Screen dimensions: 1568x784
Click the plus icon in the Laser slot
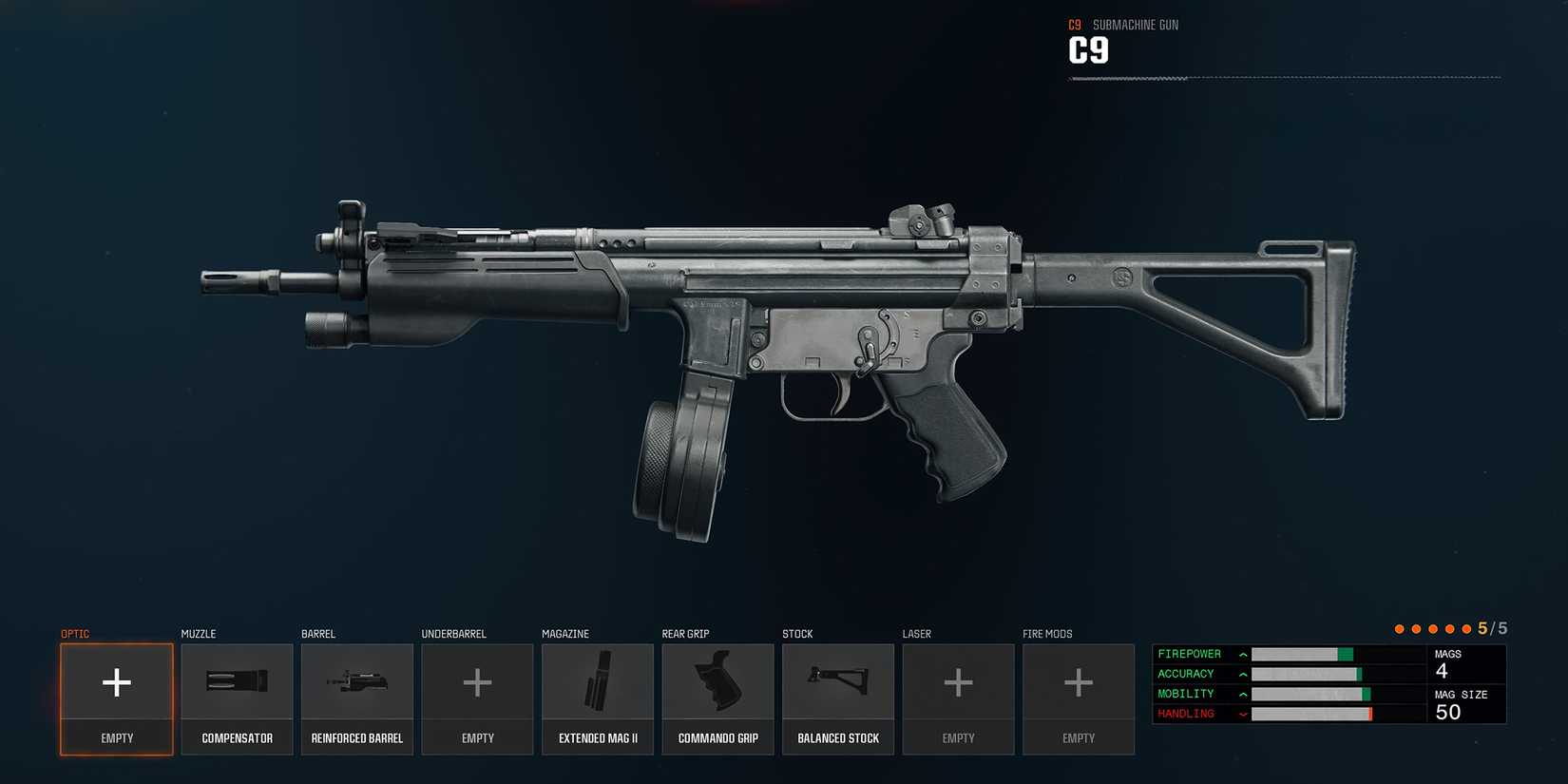pyautogui.click(x=958, y=682)
